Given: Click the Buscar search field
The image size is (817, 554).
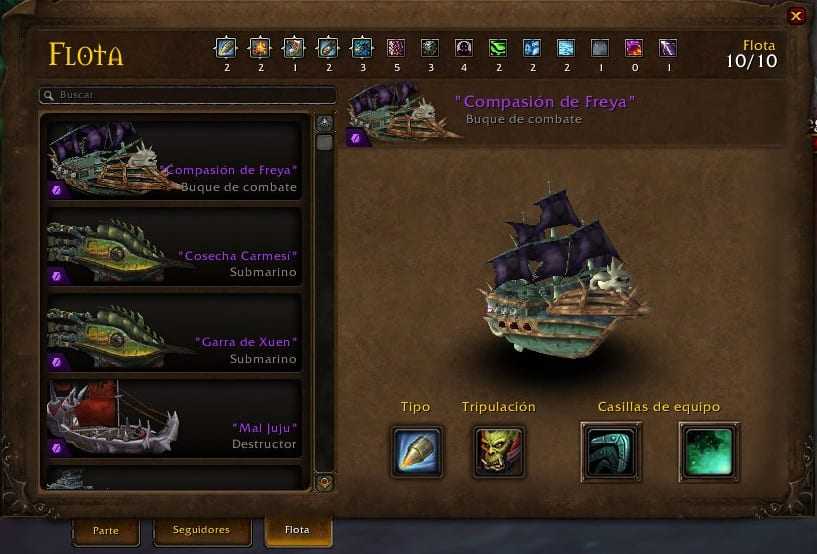Looking at the screenshot, I should pos(188,95).
